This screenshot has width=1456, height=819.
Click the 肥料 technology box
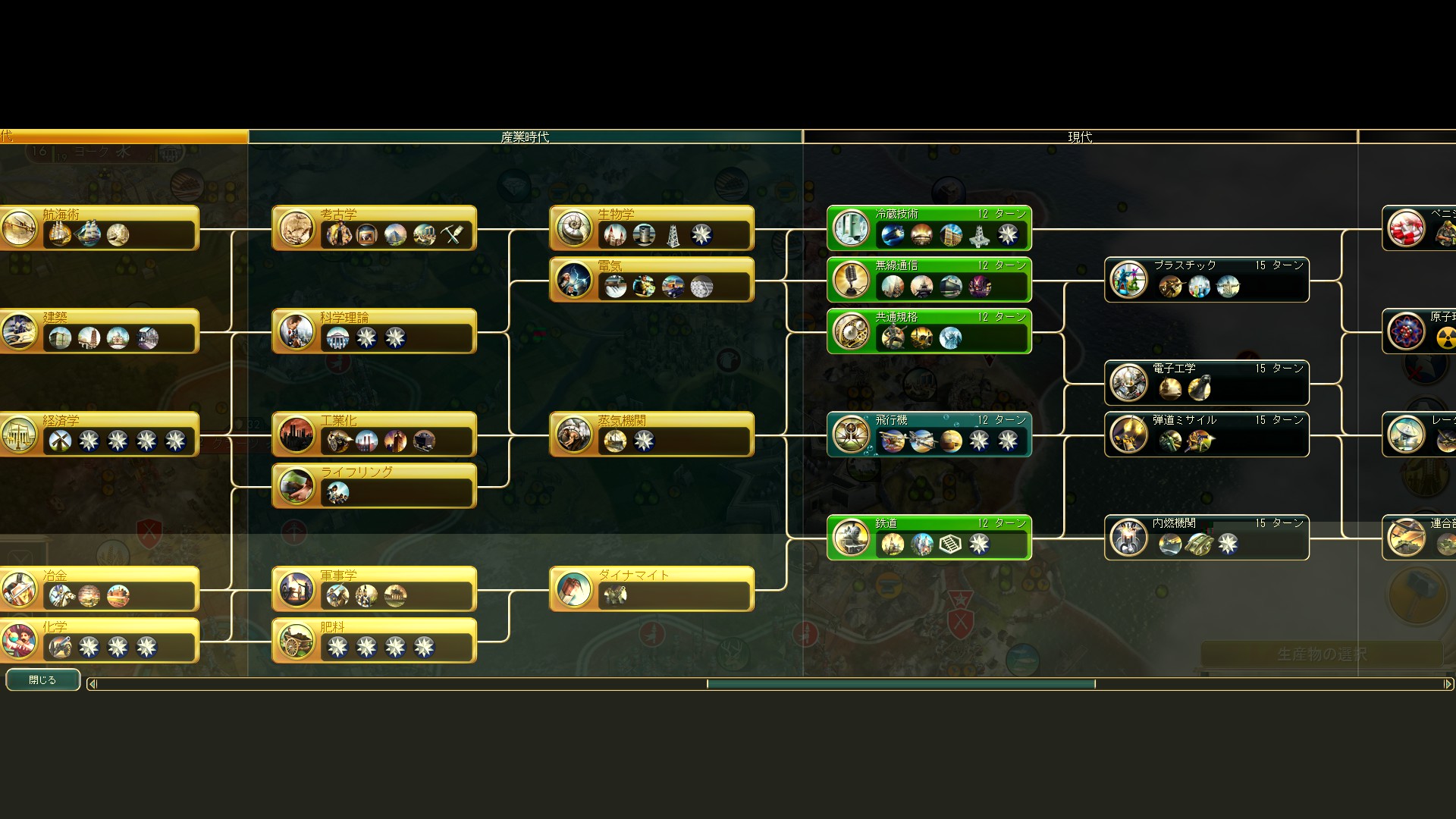tap(374, 640)
